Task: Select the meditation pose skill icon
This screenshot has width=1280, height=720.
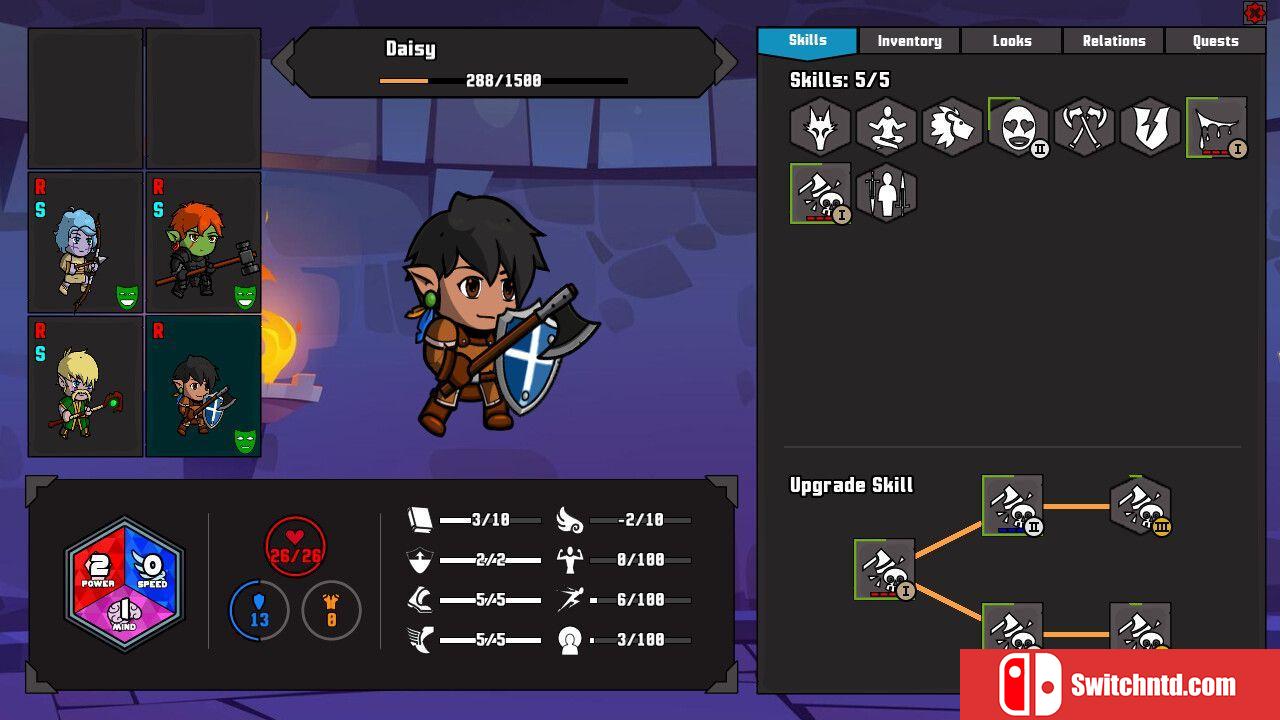Action: tap(886, 127)
